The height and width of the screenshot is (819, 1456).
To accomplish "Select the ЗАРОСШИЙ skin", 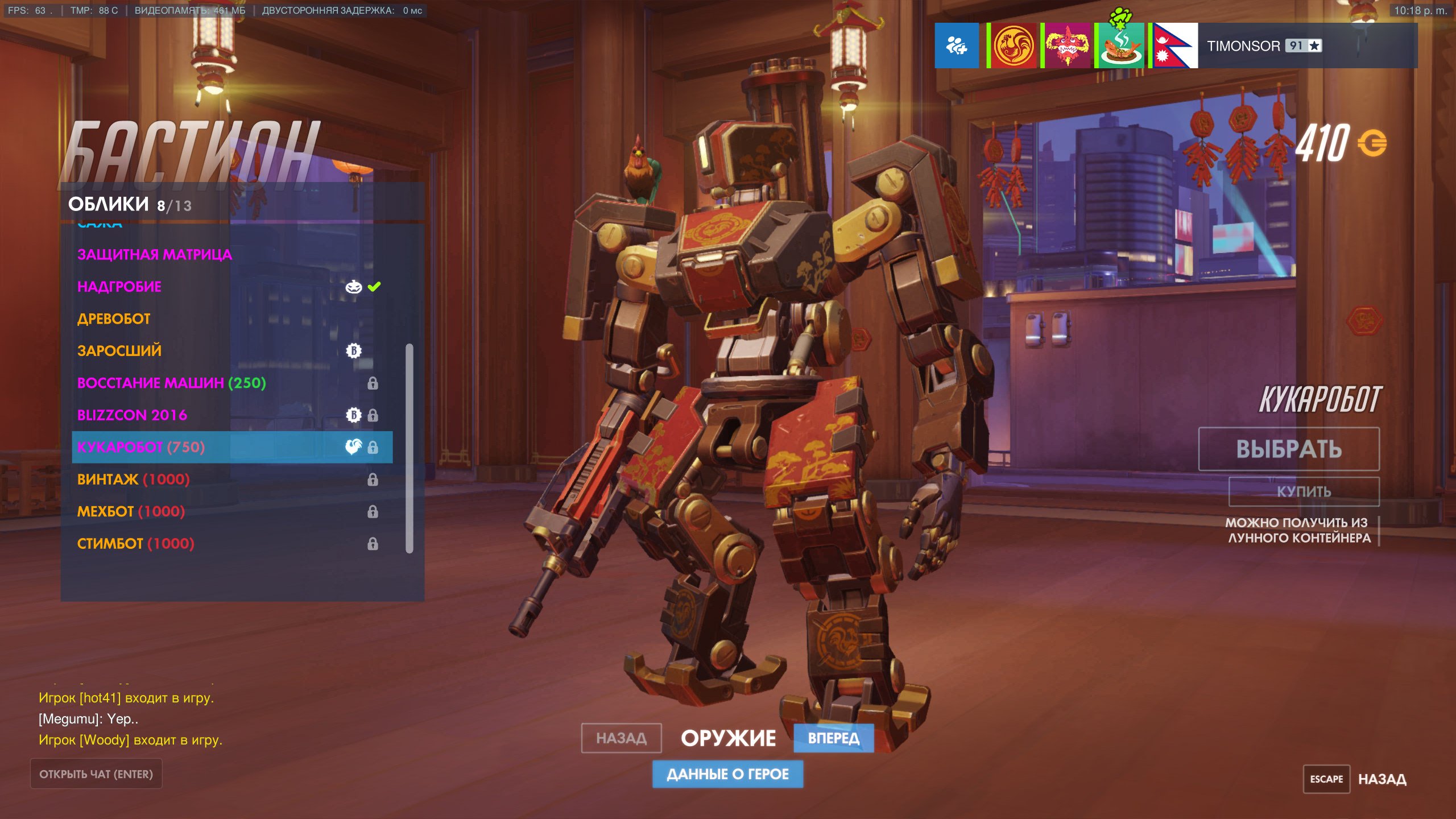I will coord(119,351).
